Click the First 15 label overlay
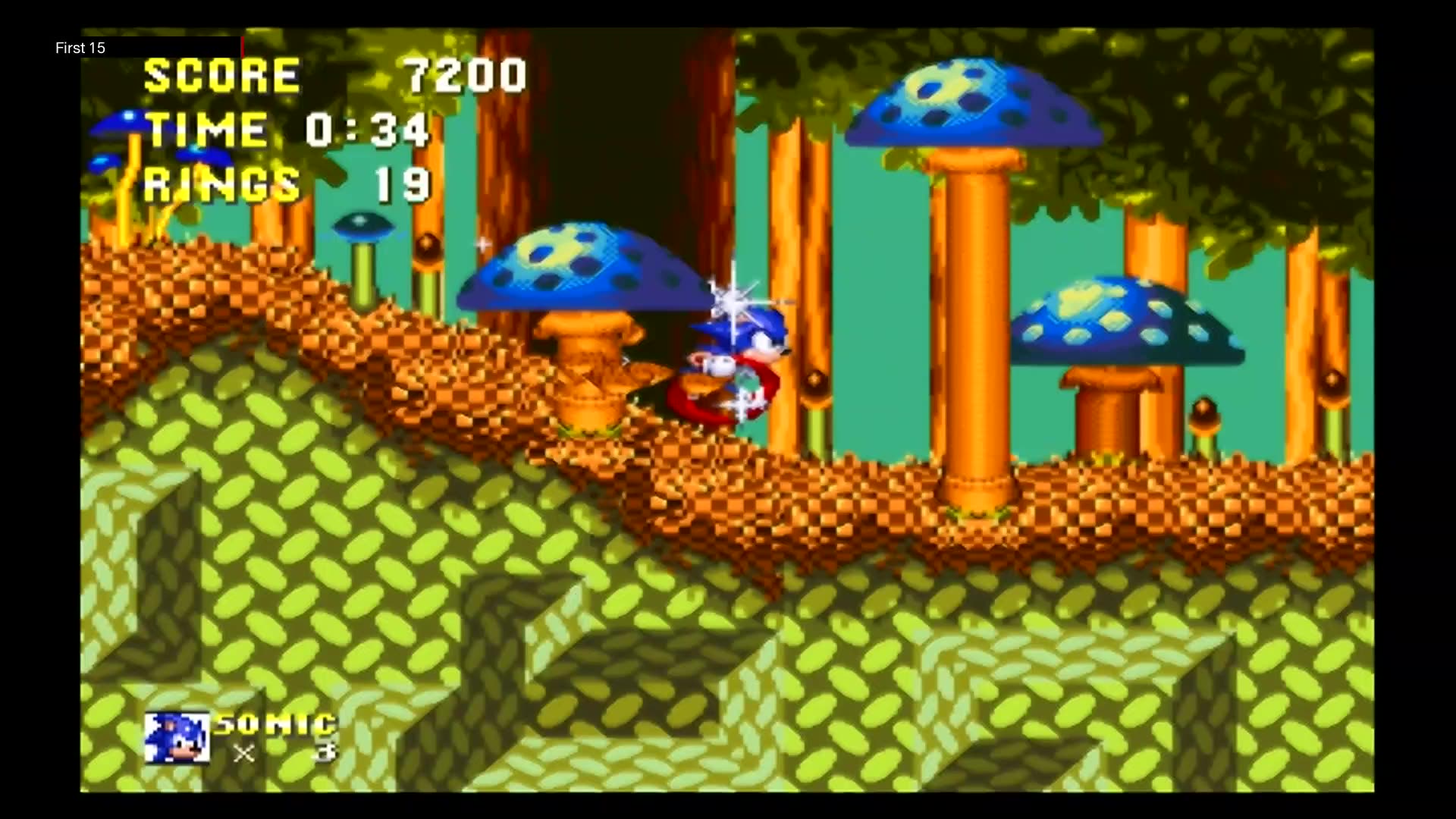 pyautogui.click(x=80, y=48)
